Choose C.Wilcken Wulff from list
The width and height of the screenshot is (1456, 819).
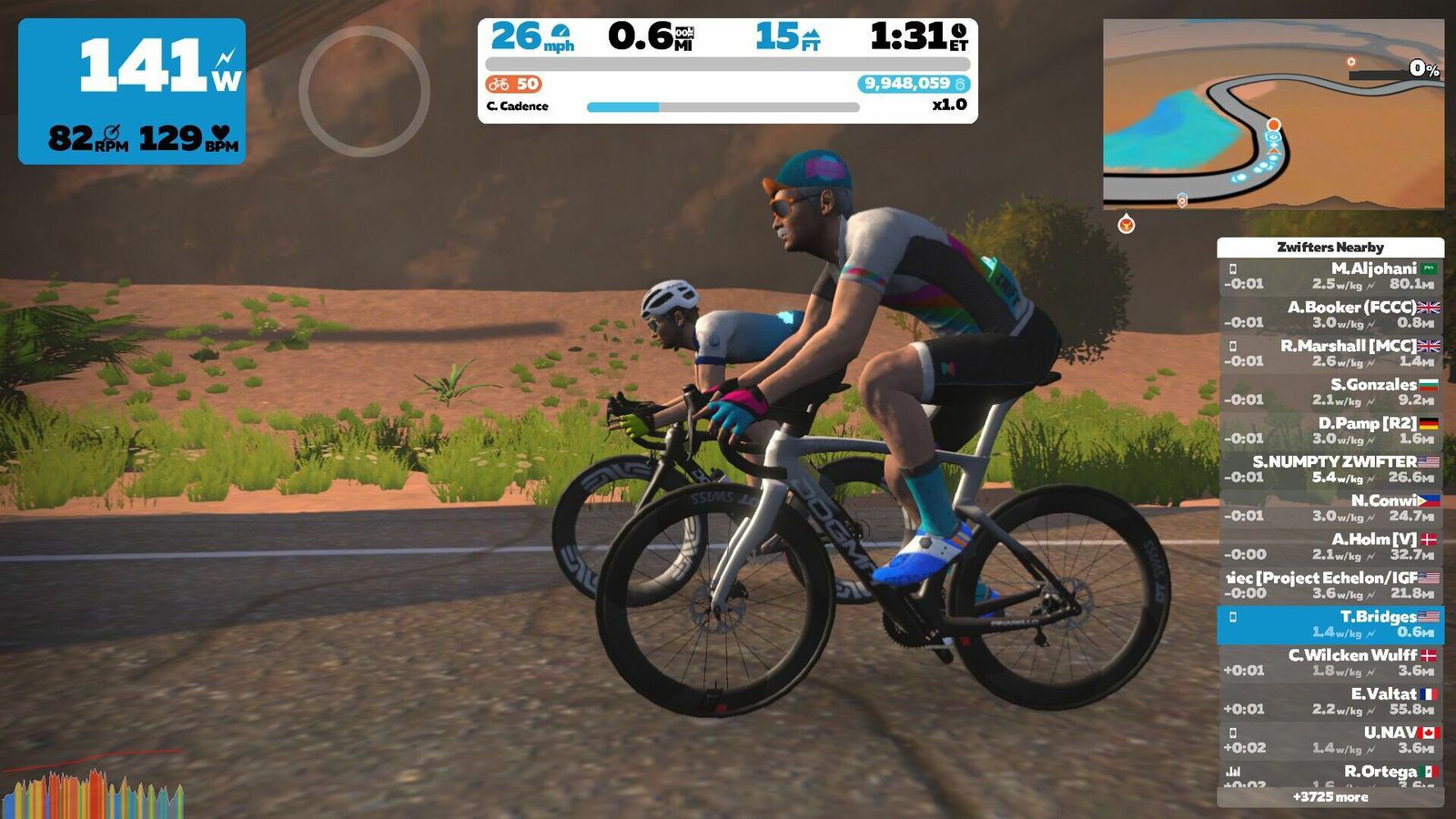click(x=1330, y=663)
